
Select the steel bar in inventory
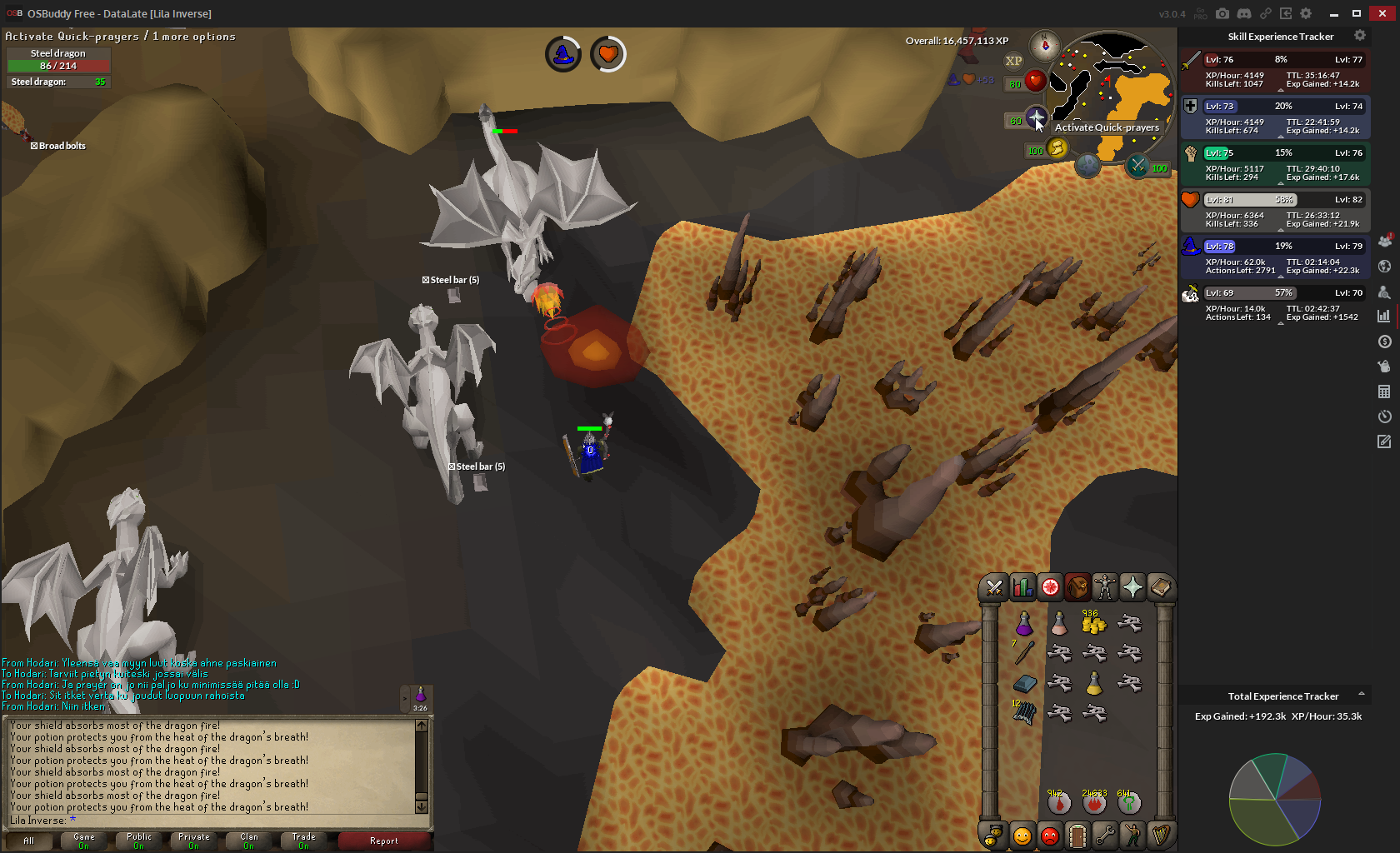[x=1024, y=684]
